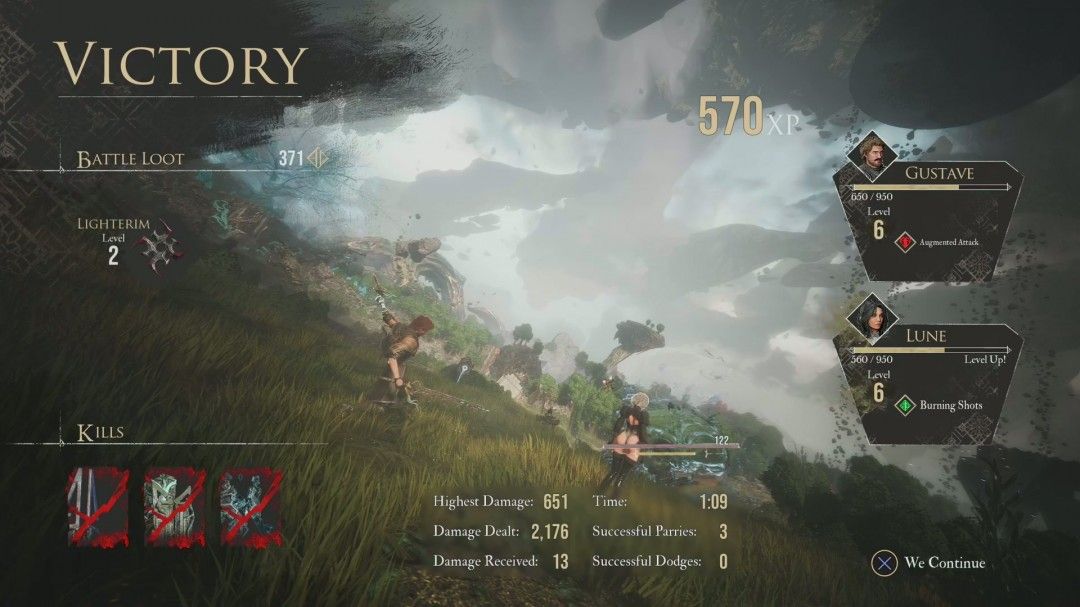View the blue crystalline enemy kill portrait
The height and width of the screenshot is (607, 1080).
[250, 507]
